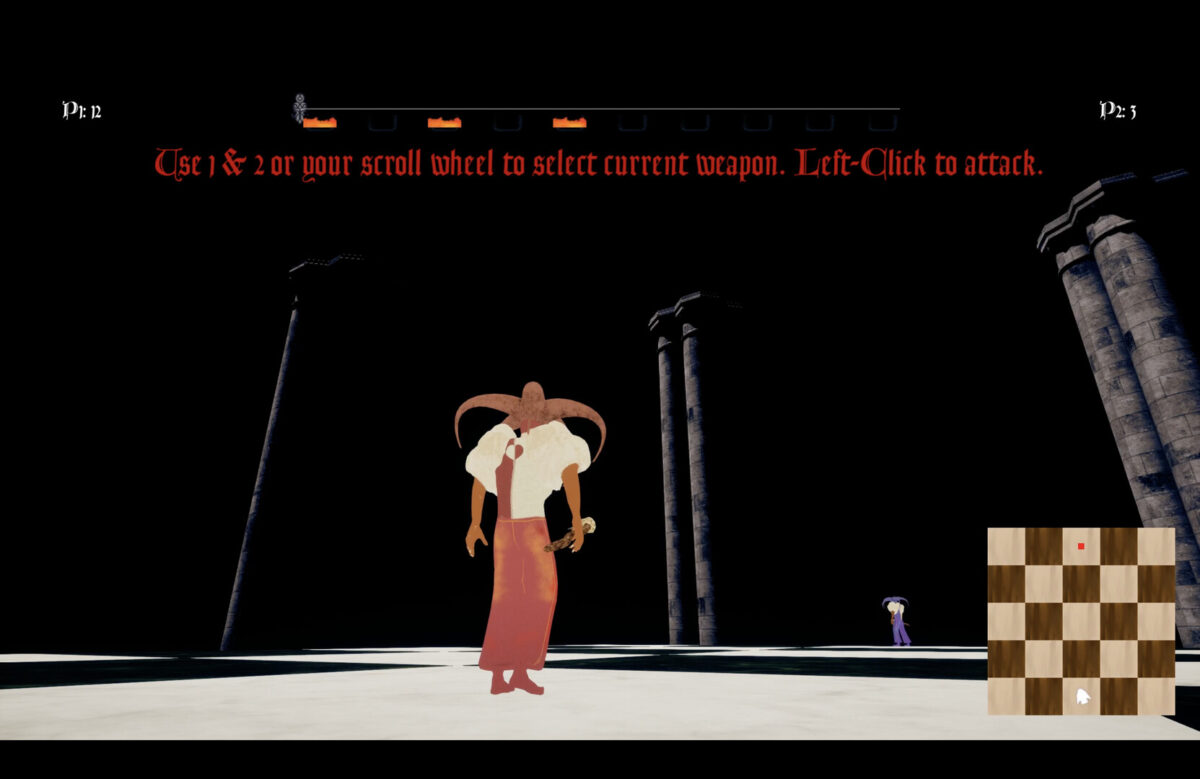Click the chessboard minimap
This screenshot has height=779, width=1200.
1081,621
